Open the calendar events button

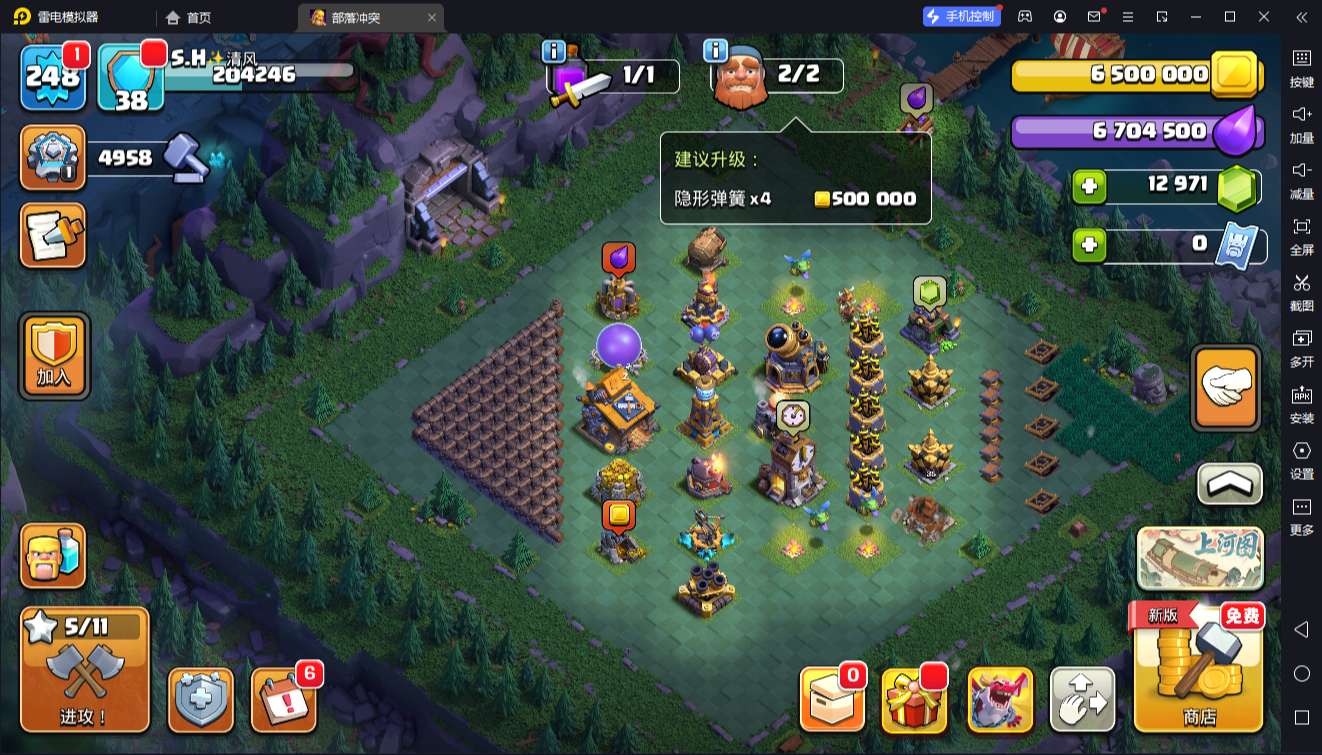point(283,700)
